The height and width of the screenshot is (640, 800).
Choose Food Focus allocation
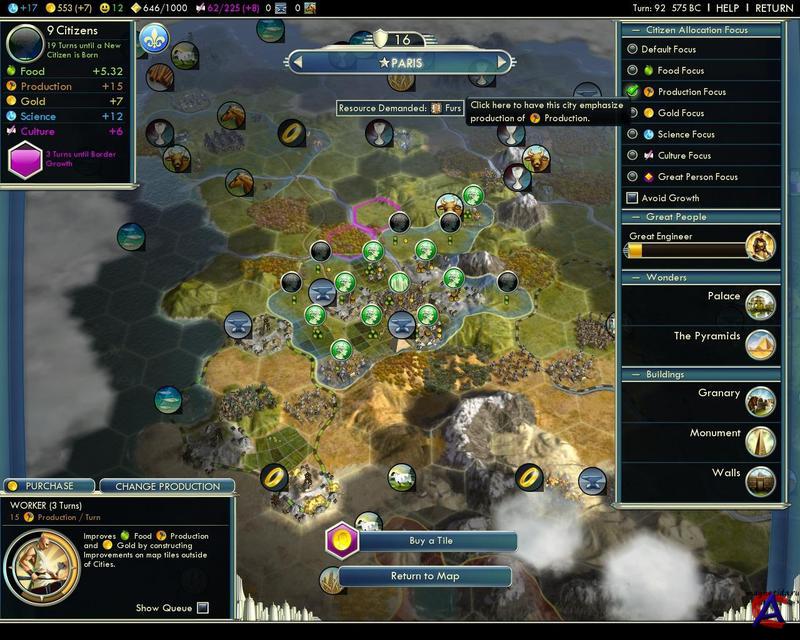(x=632, y=71)
